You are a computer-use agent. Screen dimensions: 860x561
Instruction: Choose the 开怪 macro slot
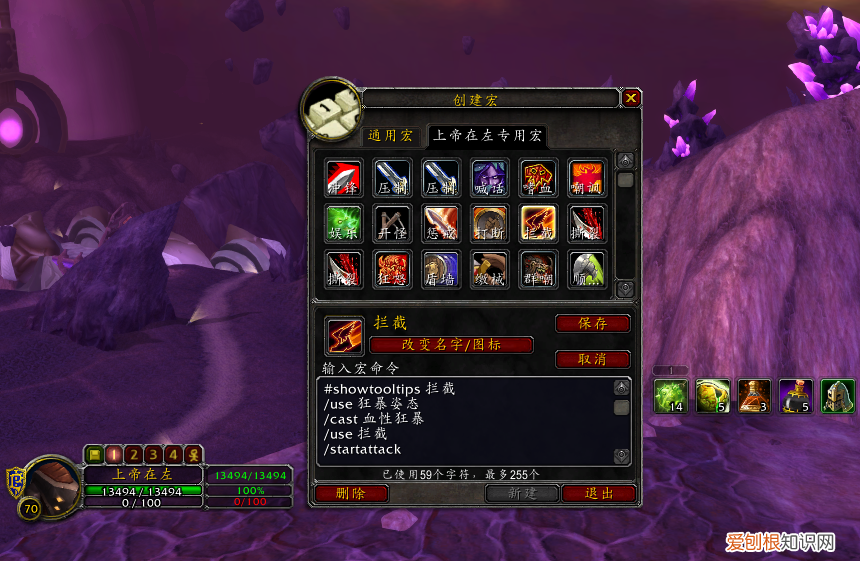[x=392, y=223]
